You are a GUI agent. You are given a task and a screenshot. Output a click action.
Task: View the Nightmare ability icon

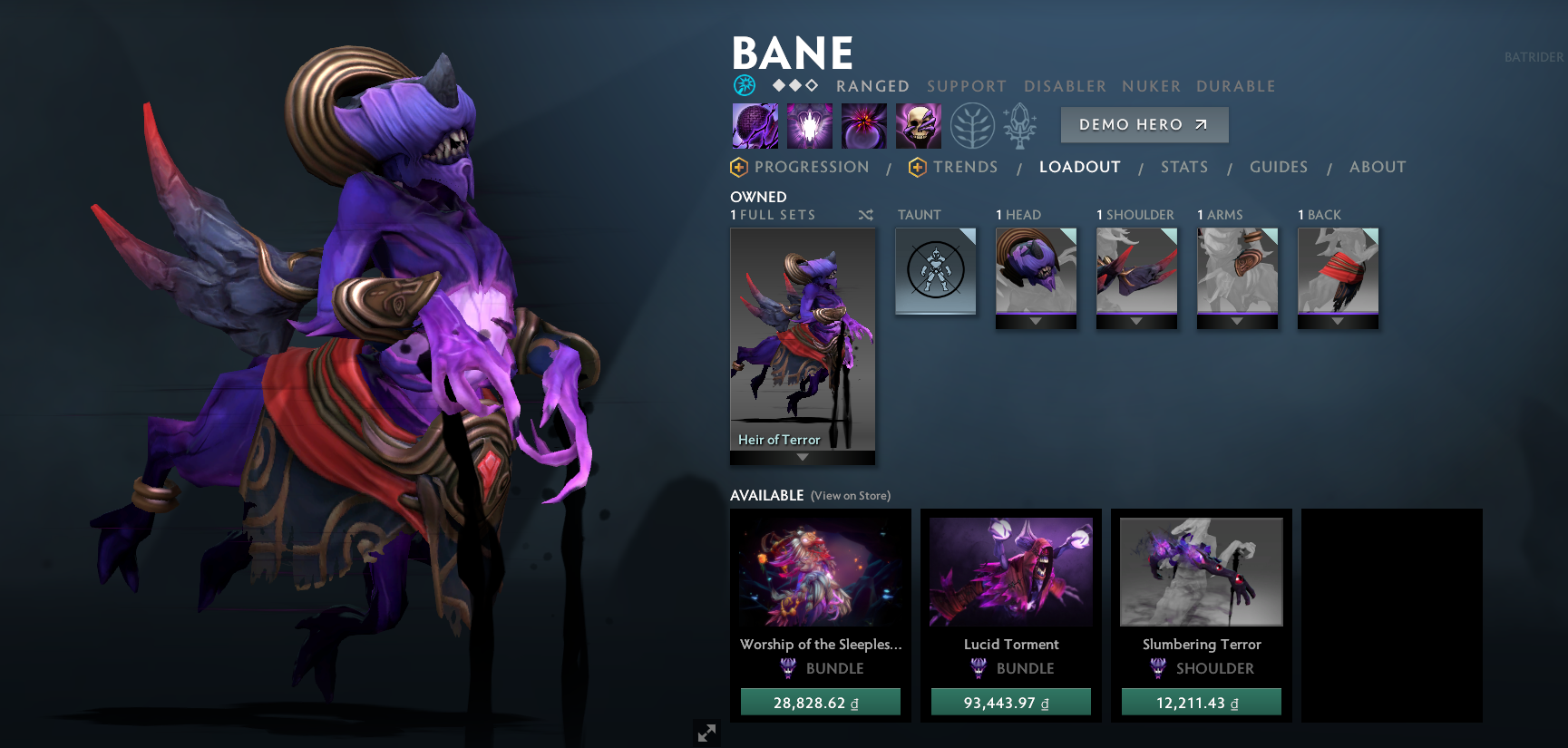click(863, 125)
